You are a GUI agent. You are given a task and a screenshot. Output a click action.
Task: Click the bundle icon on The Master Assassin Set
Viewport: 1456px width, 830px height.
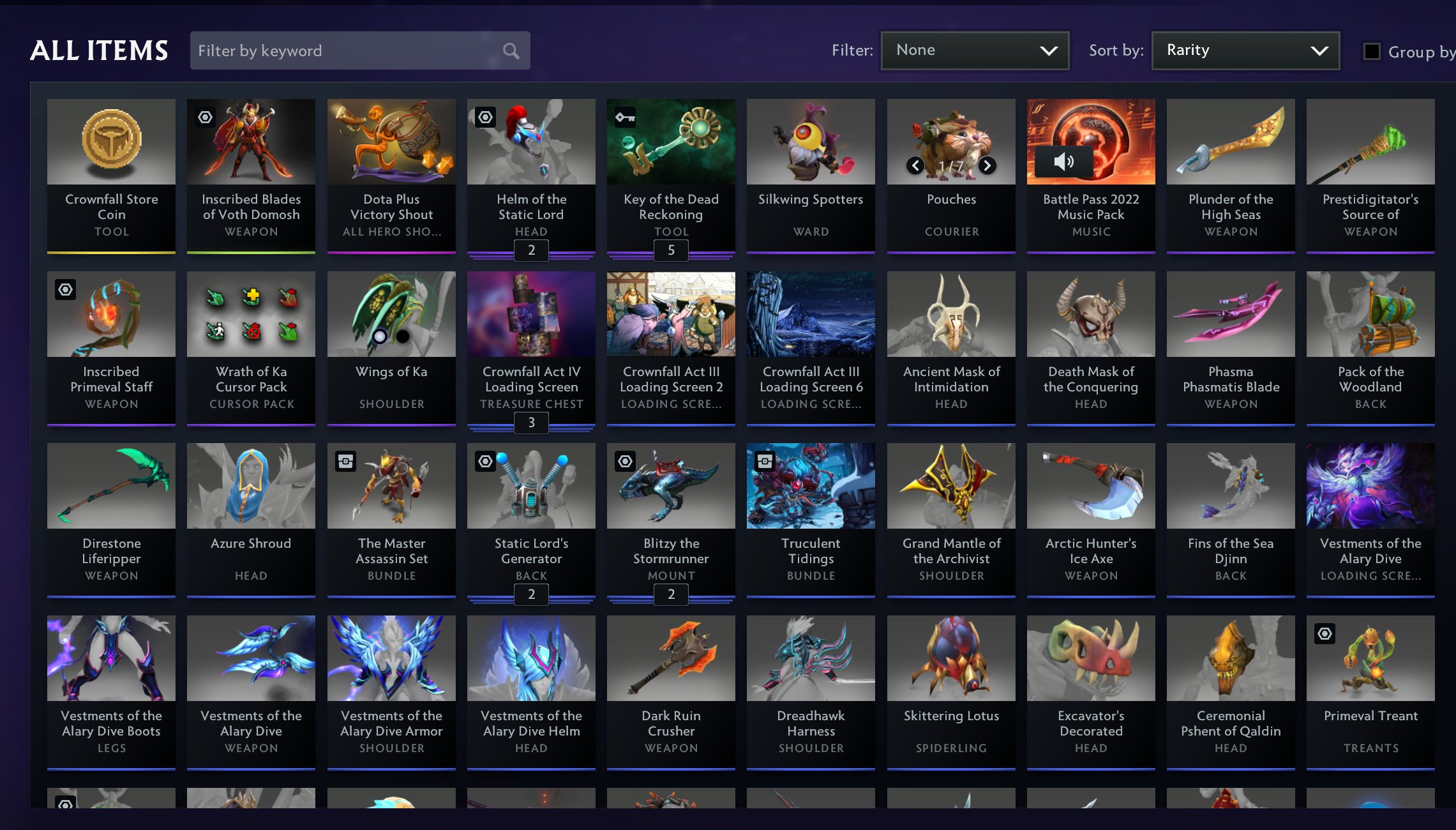(x=345, y=460)
